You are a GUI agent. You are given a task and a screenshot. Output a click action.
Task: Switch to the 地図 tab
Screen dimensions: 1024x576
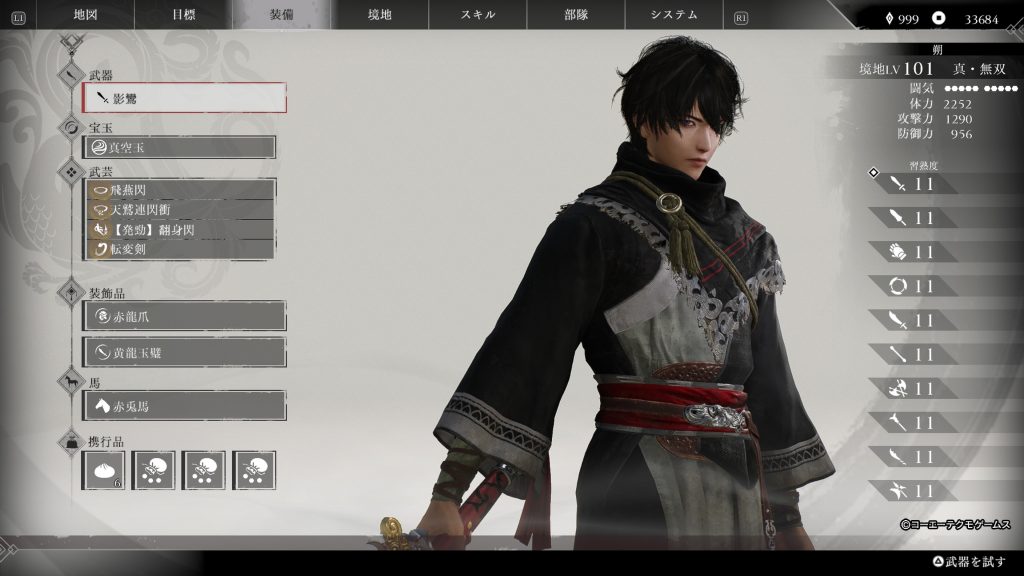pyautogui.click(x=87, y=15)
